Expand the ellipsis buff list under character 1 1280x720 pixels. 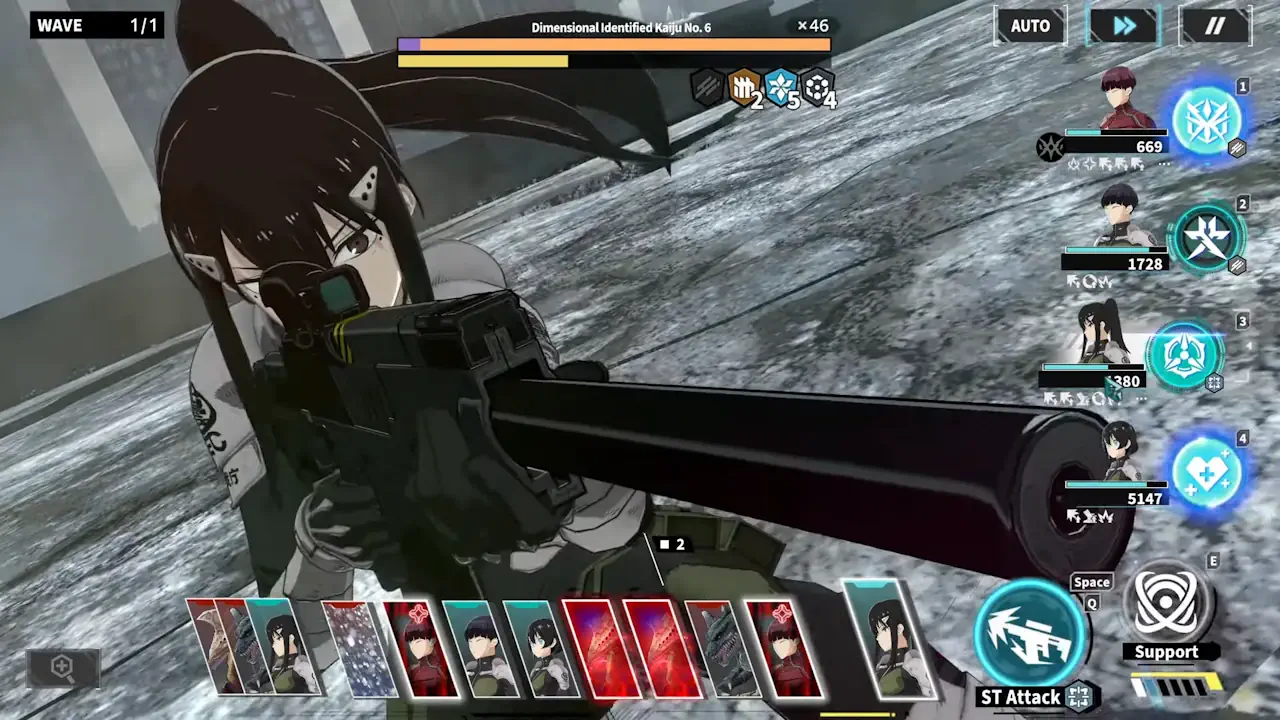1164,164
